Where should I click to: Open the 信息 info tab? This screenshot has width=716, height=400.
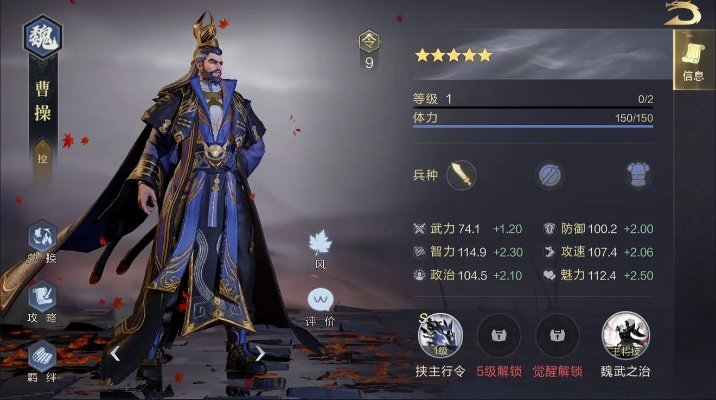693,59
